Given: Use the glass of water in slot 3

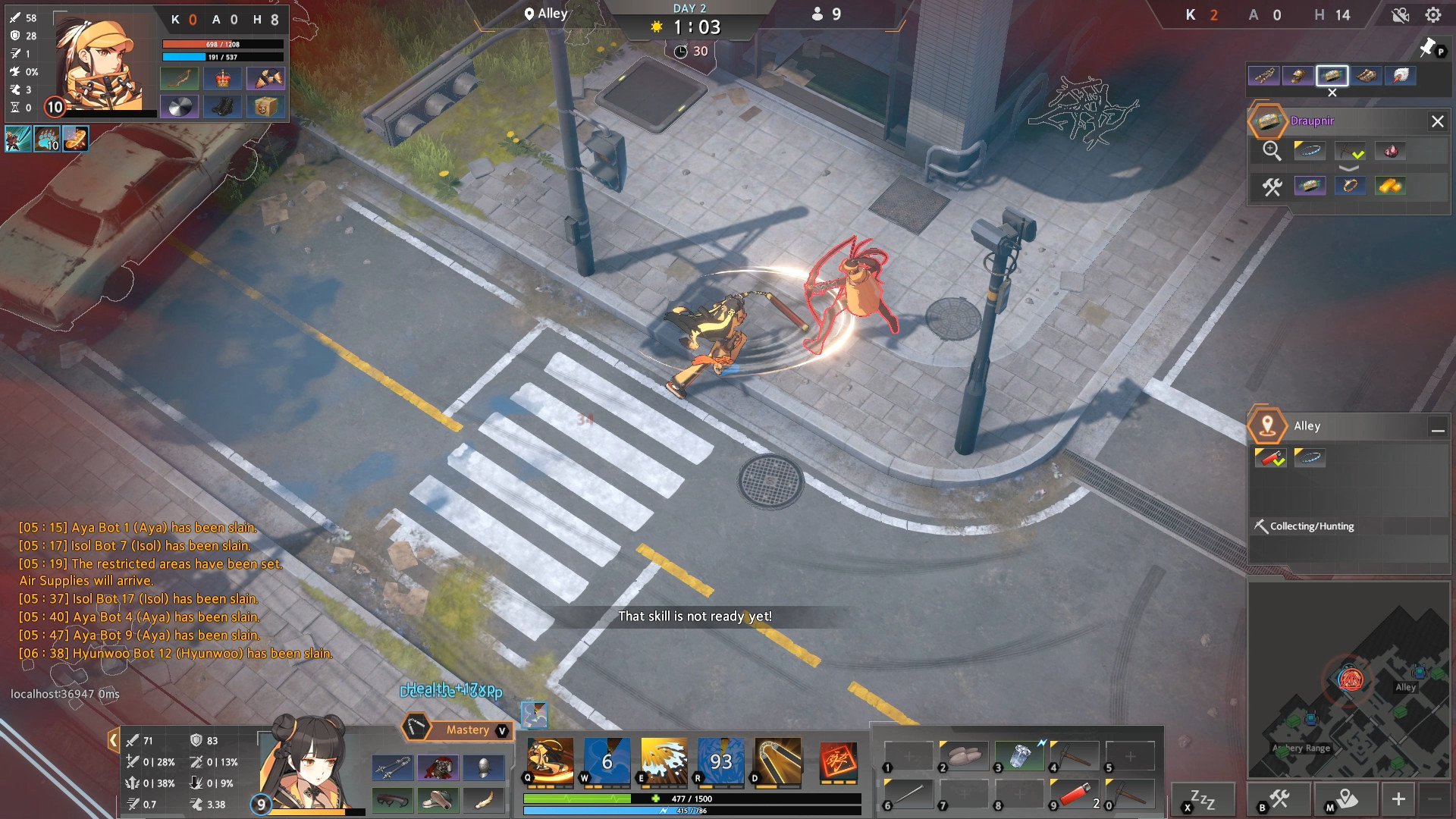Looking at the screenshot, I should click(1019, 755).
